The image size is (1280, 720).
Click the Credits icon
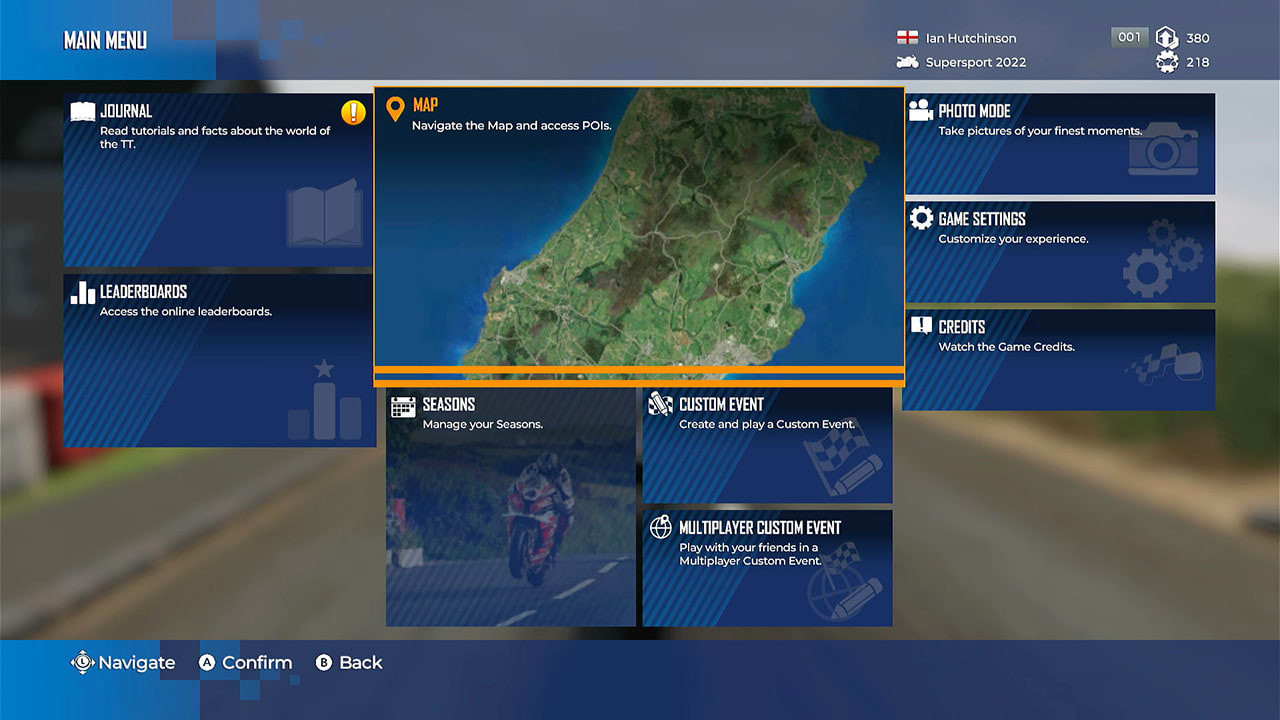click(x=921, y=327)
